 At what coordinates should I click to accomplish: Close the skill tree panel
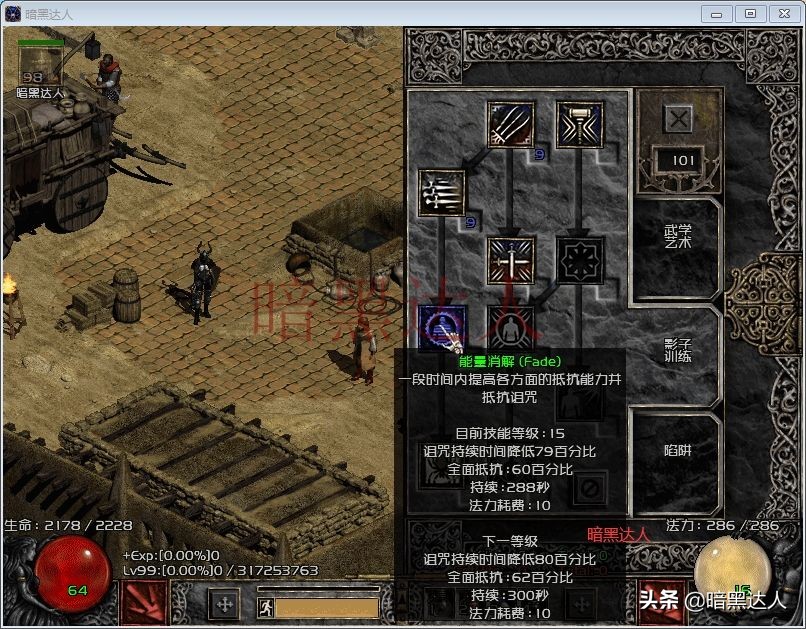[678, 119]
